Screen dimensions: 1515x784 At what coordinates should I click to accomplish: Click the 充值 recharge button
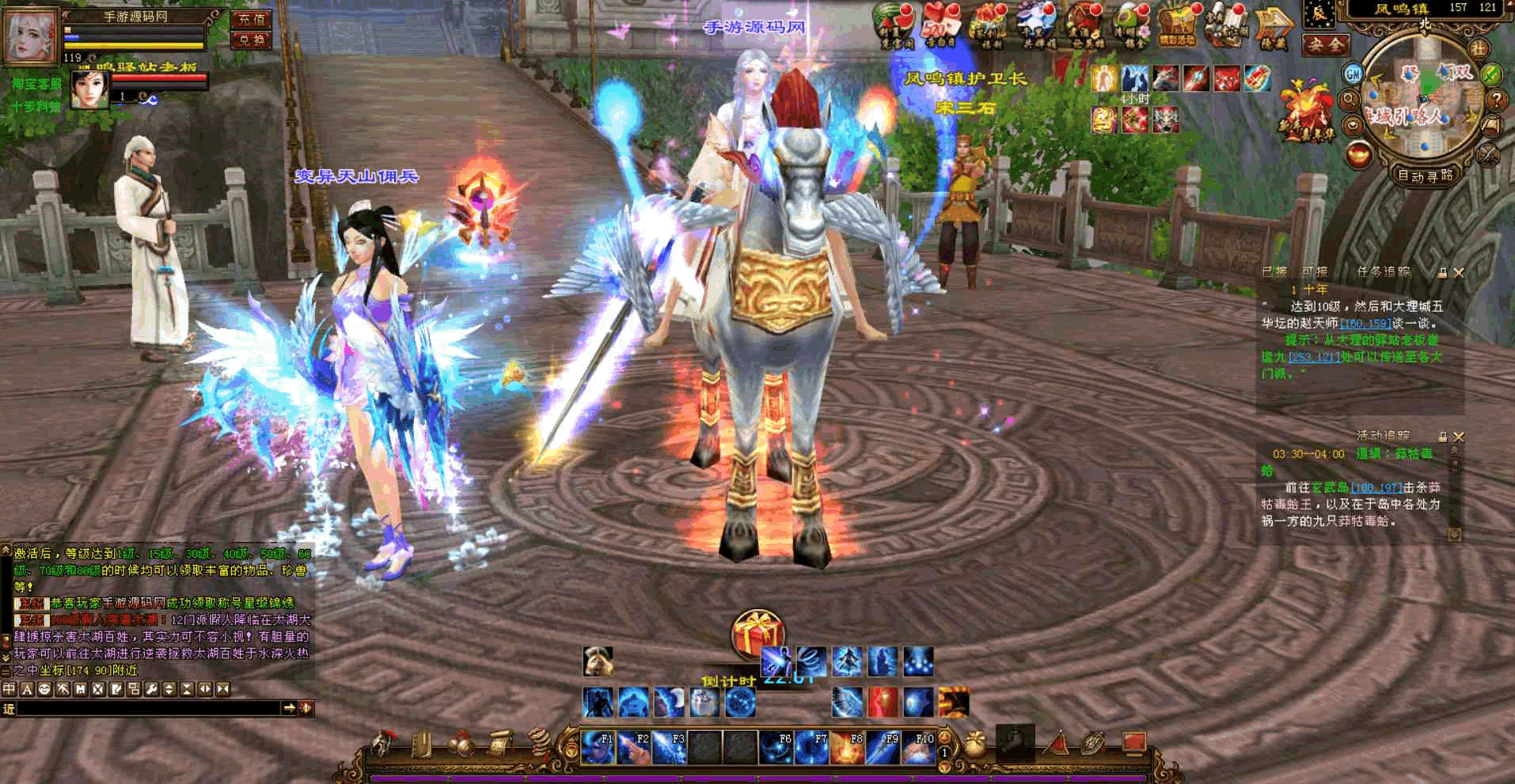(x=252, y=18)
